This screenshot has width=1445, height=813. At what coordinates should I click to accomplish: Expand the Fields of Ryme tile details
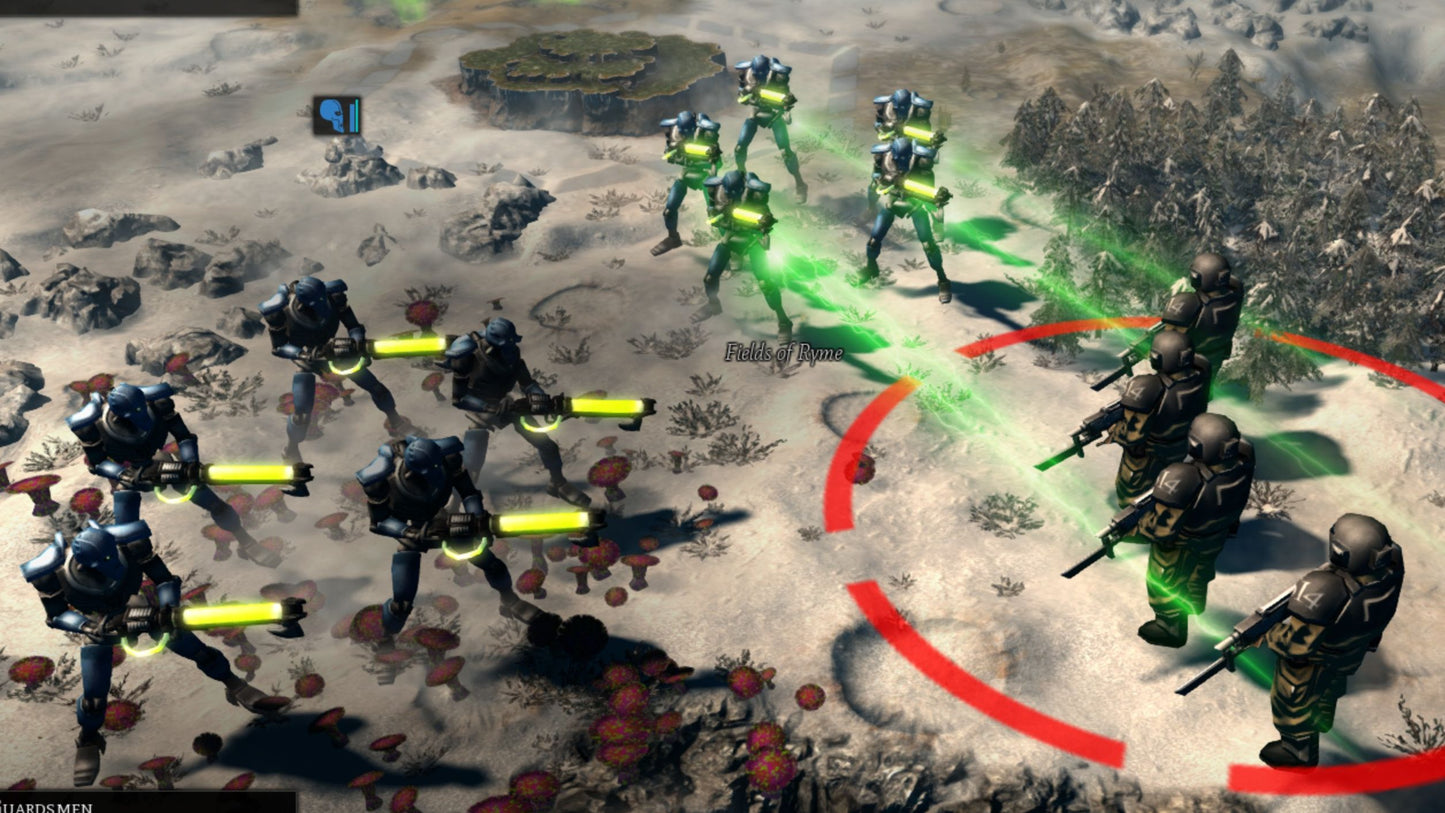[x=783, y=352]
